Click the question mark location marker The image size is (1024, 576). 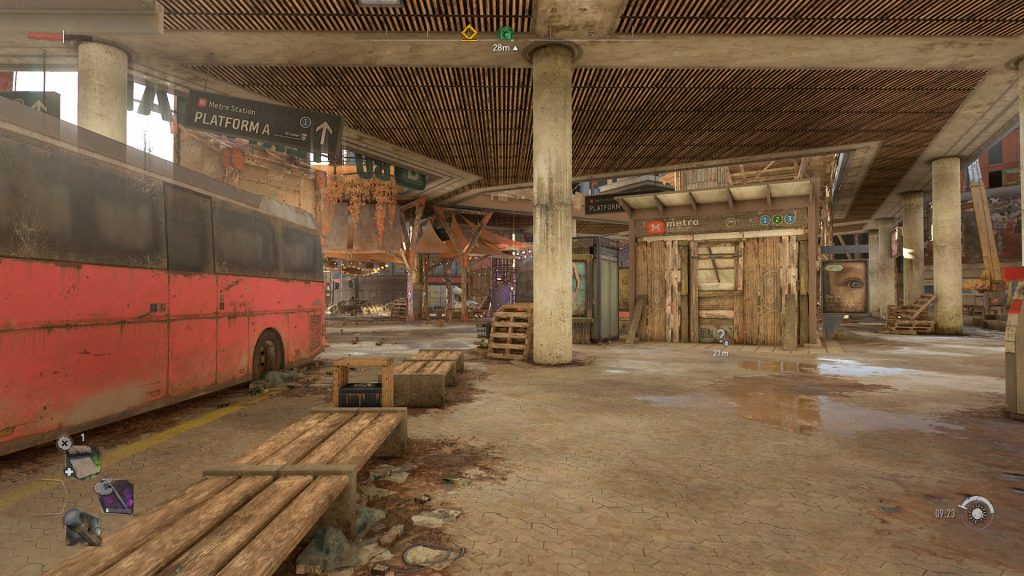point(720,336)
